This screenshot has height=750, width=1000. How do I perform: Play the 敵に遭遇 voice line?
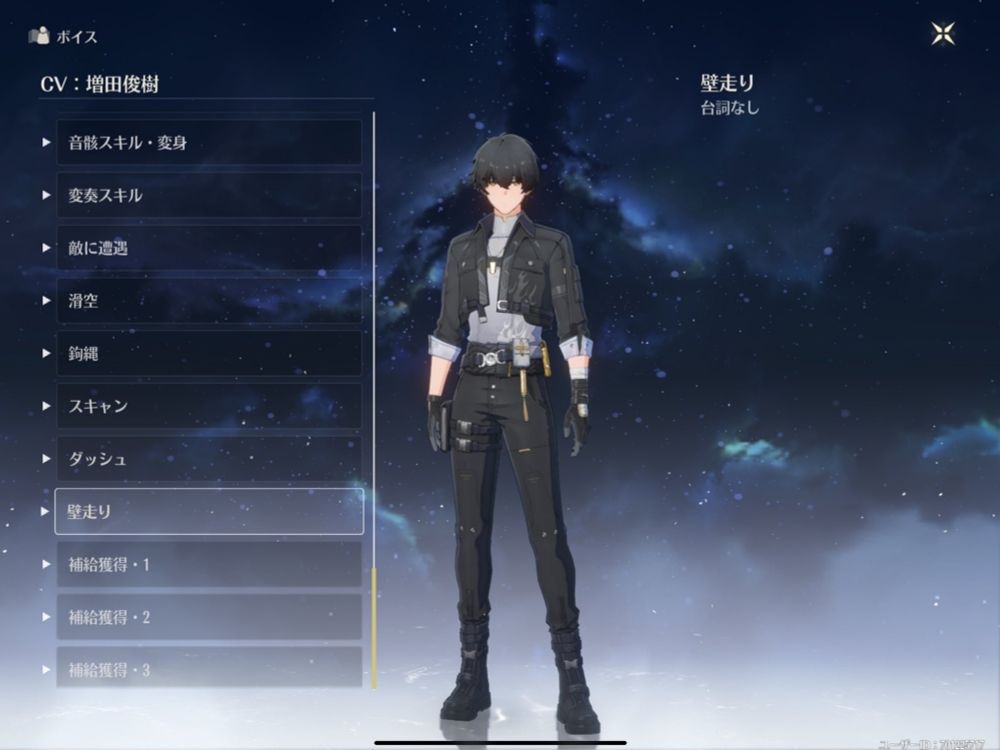[208, 248]
